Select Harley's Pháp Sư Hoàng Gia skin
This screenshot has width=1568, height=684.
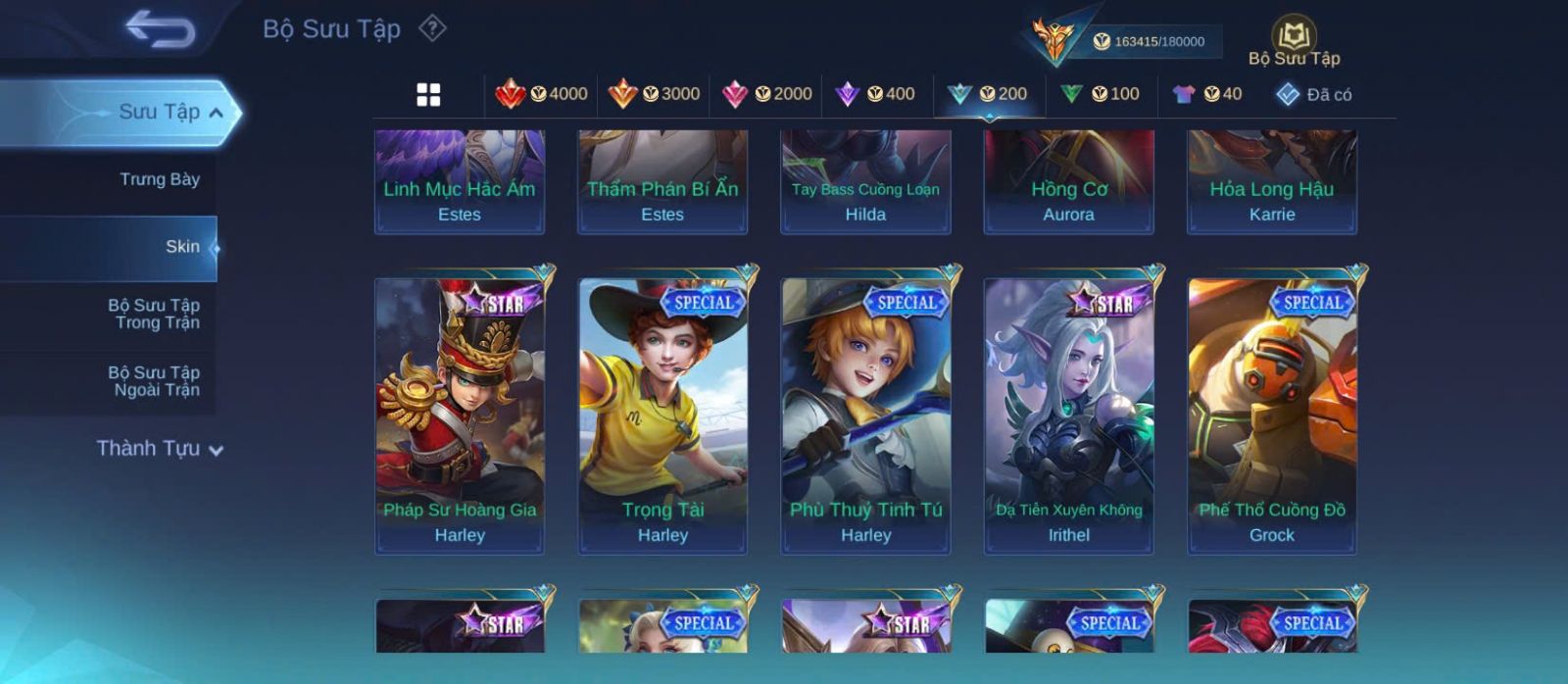460,416
